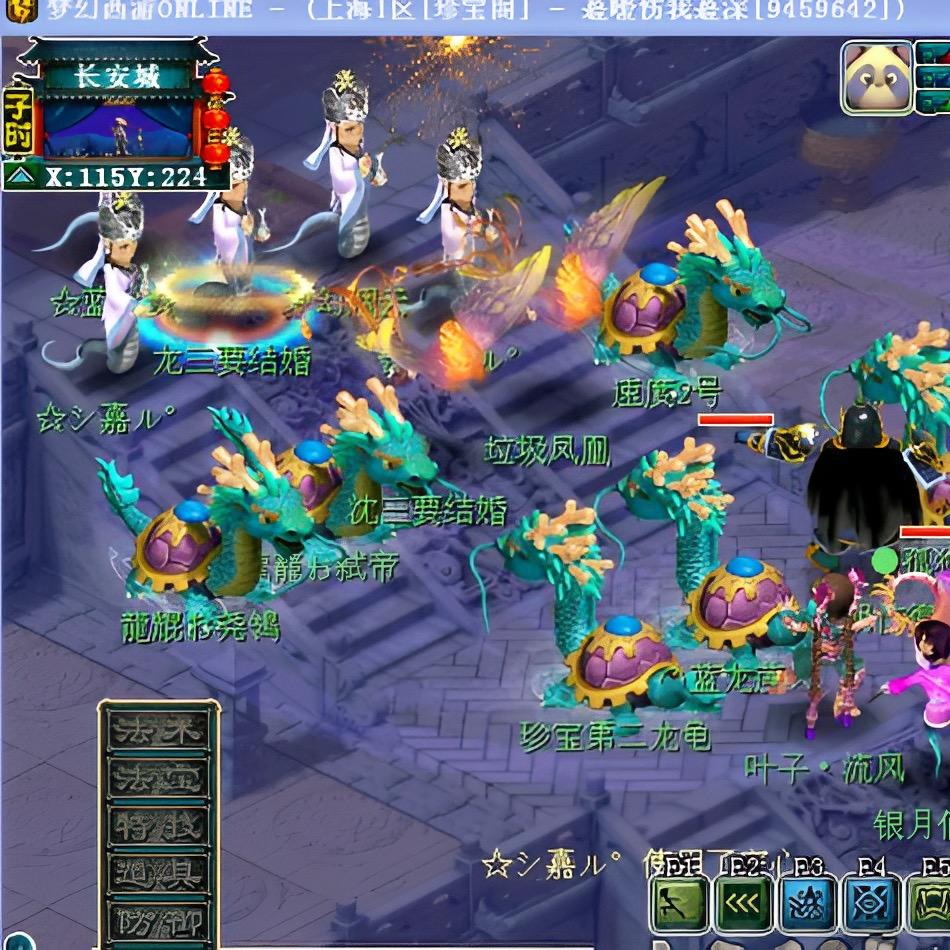Use the F5 green fanged-mouth skill
Viewport: 950px width, 950px height.
[x=930, y=904]
